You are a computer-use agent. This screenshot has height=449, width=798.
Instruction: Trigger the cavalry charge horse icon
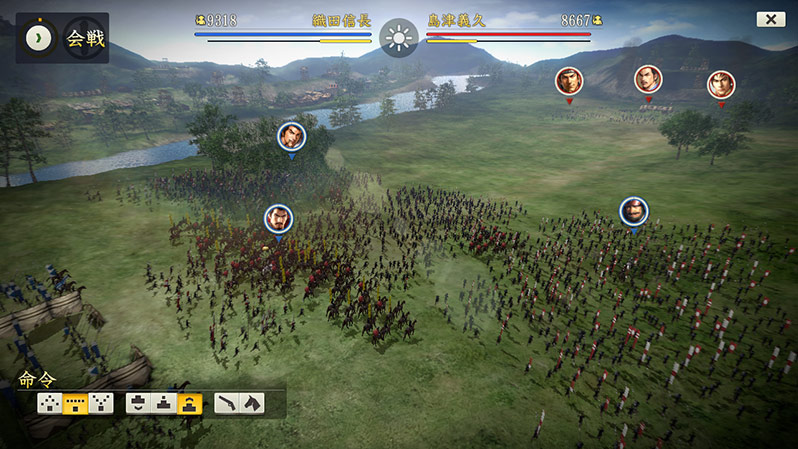[251, 403]
